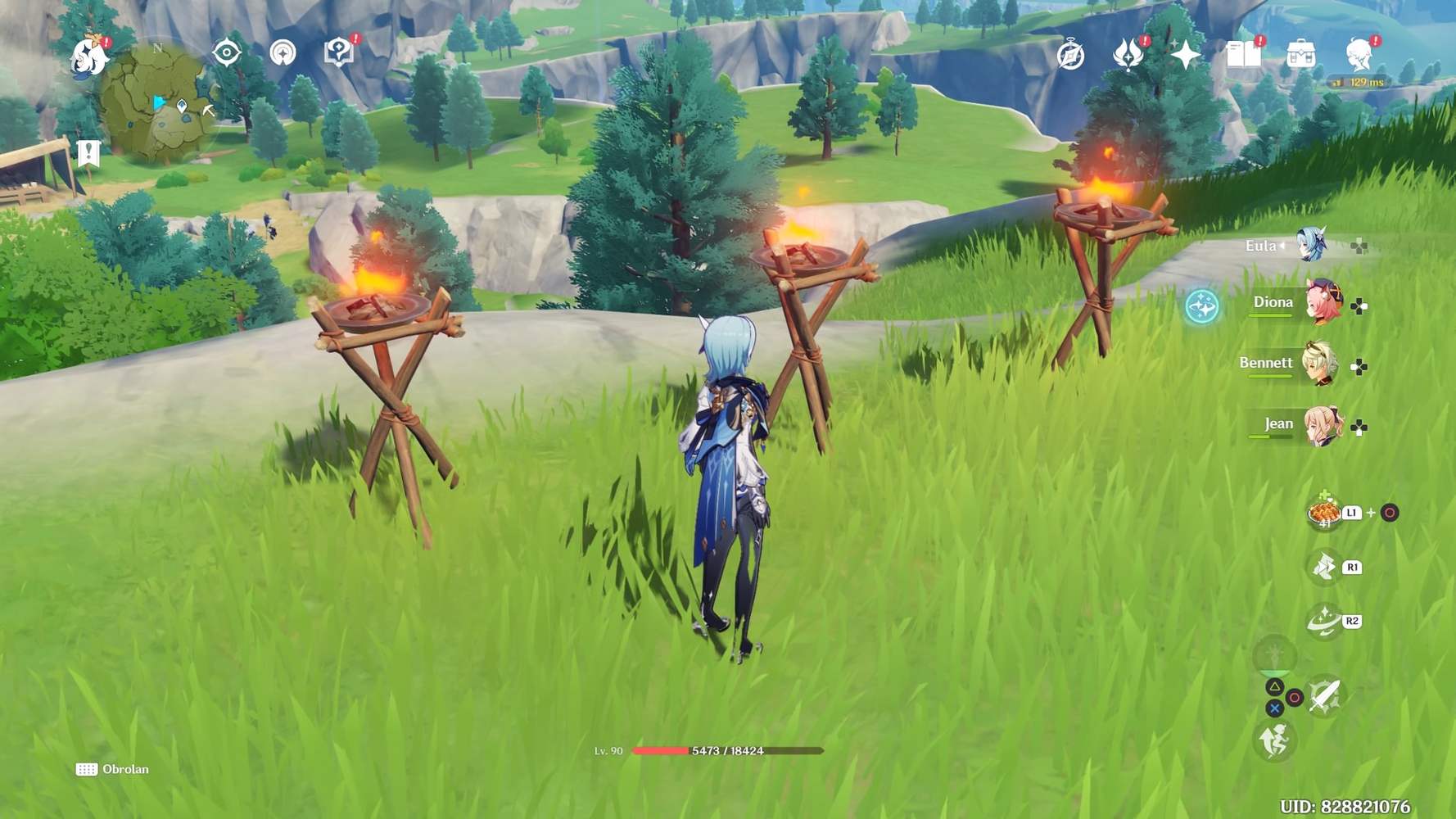Open the Events star icon
Image resolution: width=1456 pixels, height=819 pixels.
pyautogui.click(x=1187, y=52)
